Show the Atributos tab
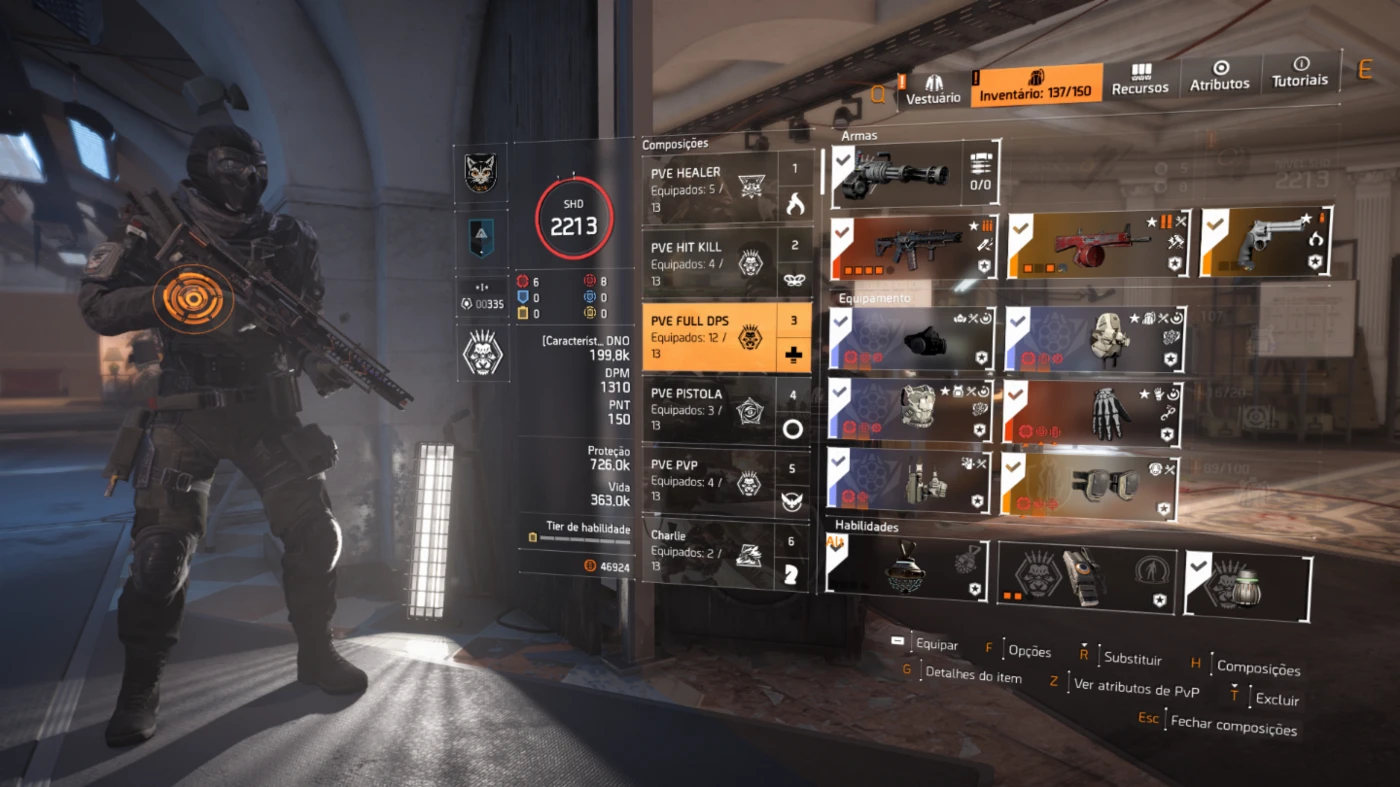Viewport: 1400px width, 787px height. (x=1219, y=77)
